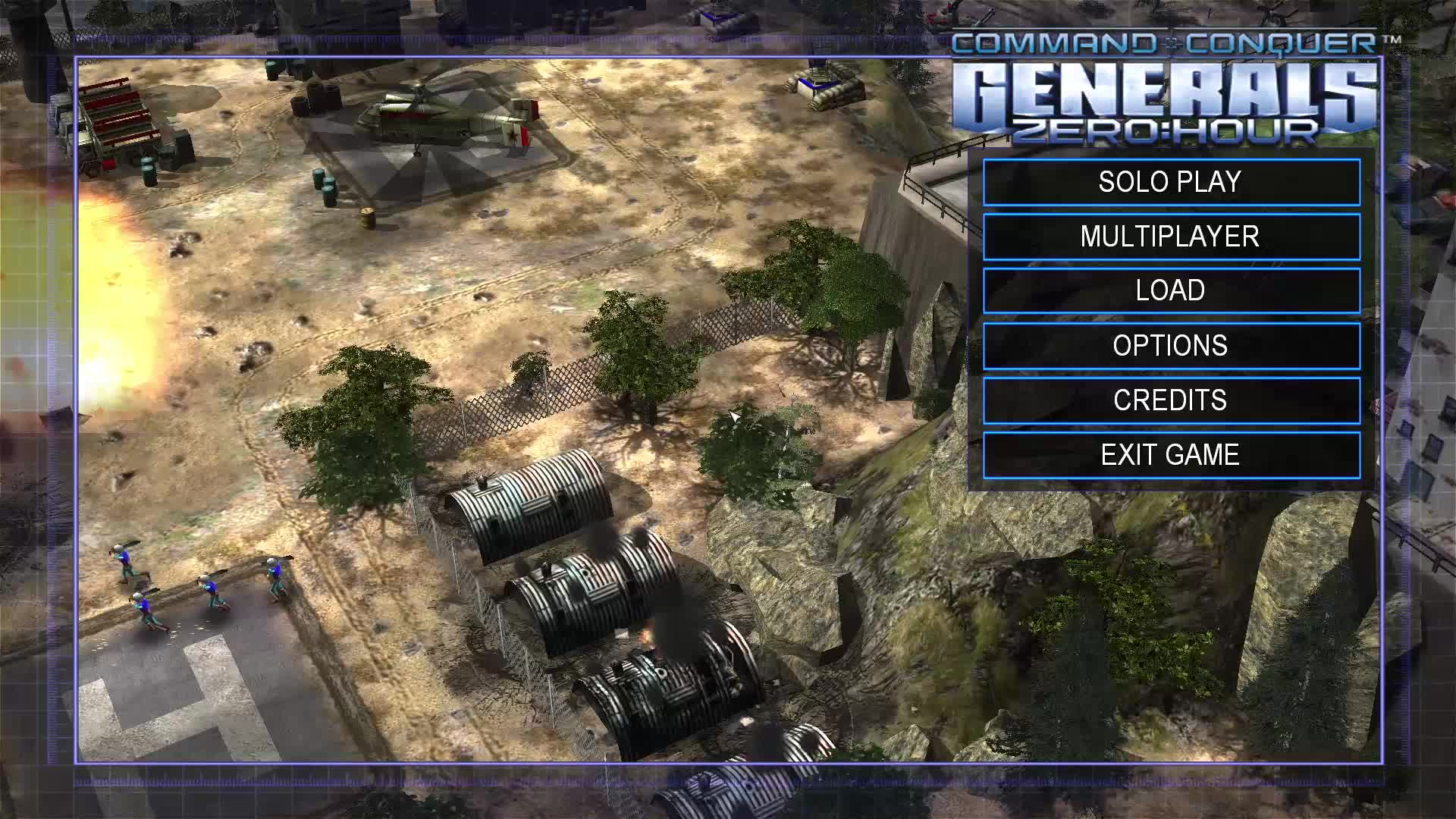Open the Solo Play menu
The image size is (1456, 819).
pyautogui.click(x=1171, y=182)
